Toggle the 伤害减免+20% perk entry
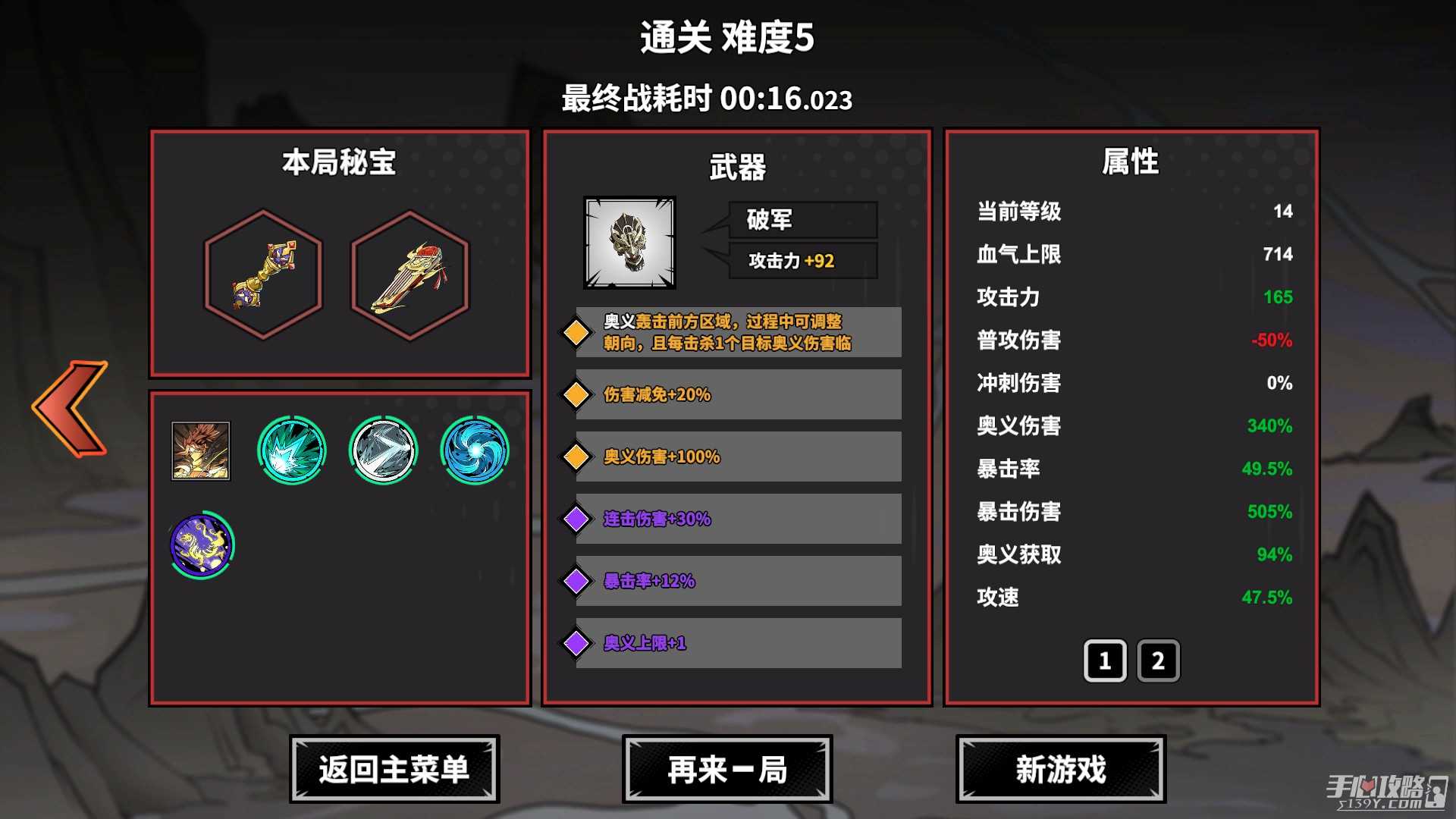The height and width of the screenshot is (819, 1456). (x=734, y=394)
